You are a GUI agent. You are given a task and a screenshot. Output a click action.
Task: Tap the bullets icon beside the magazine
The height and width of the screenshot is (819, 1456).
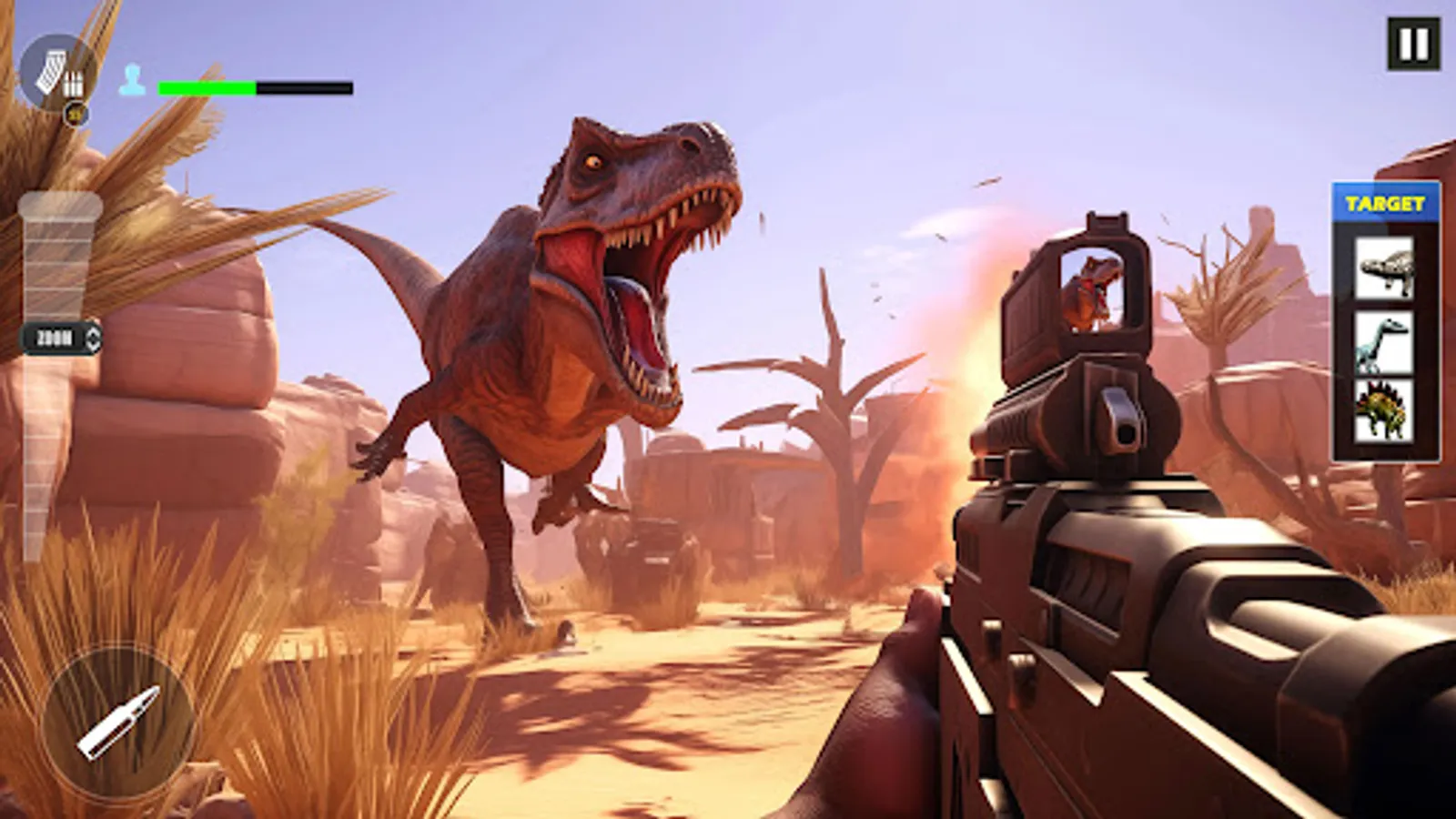coord(74,82)
